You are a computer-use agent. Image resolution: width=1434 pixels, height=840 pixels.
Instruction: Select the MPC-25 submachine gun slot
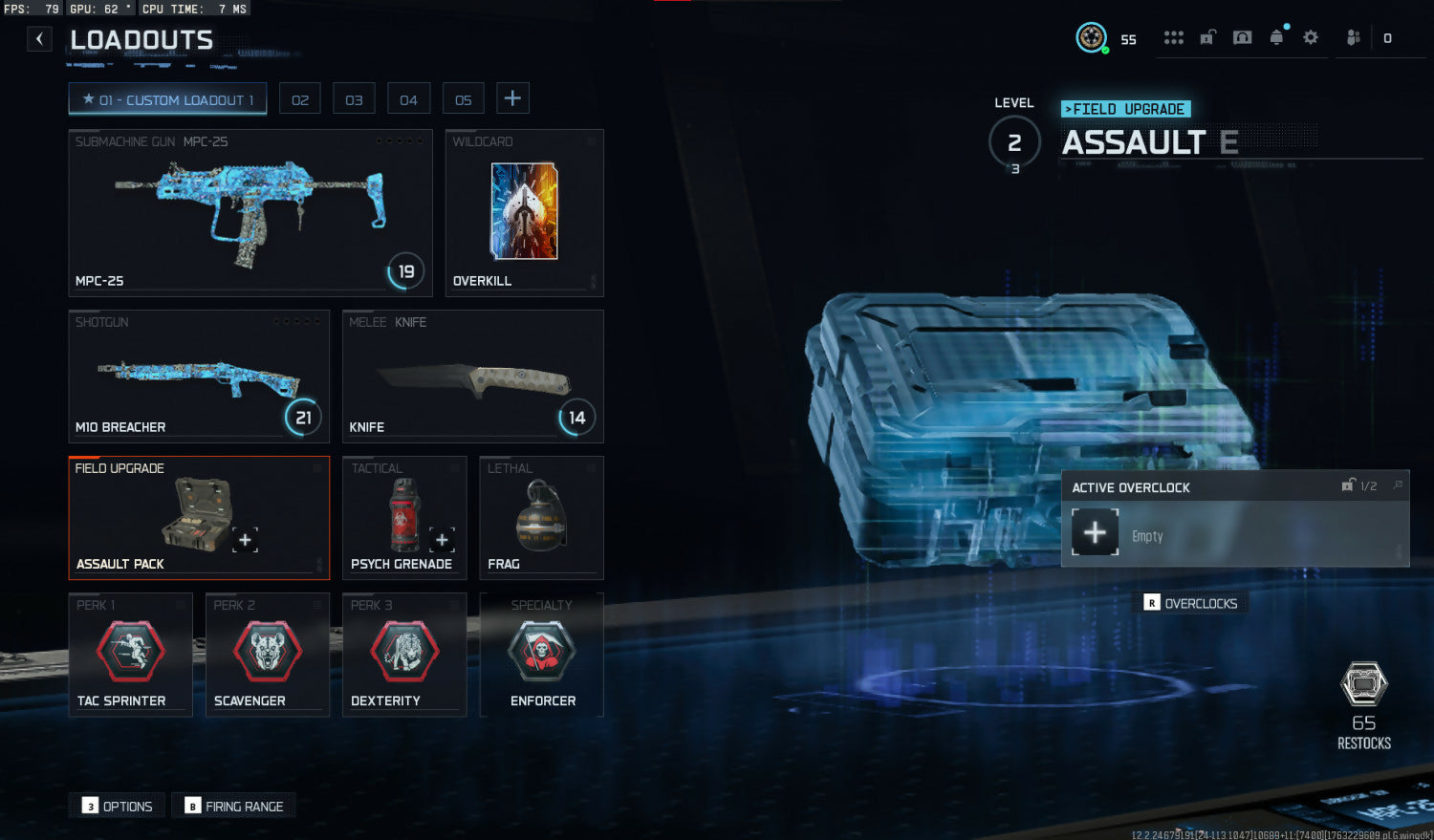[250, 212]
